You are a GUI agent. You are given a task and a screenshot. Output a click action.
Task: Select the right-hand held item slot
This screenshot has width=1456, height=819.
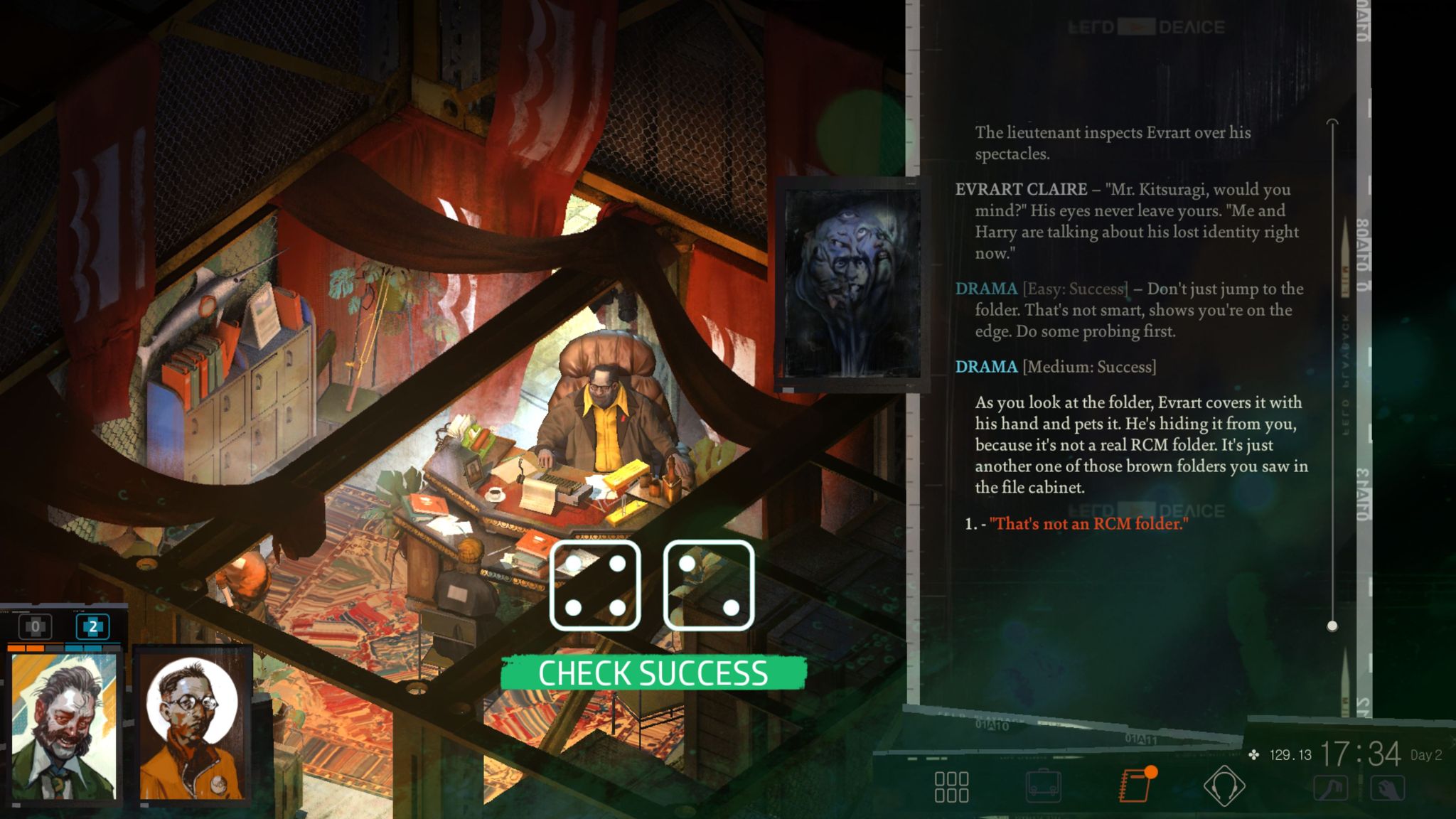click(x=1387, y=788)
